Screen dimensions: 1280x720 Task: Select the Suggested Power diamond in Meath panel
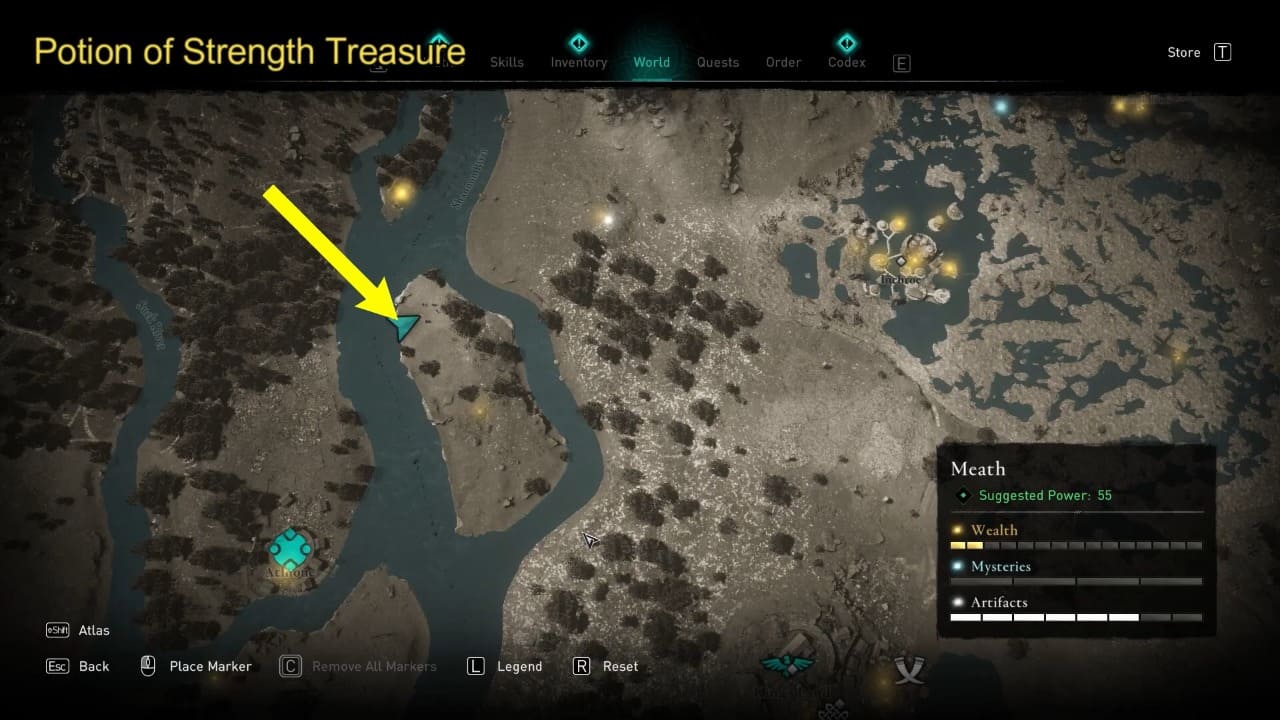coord(965,495)
